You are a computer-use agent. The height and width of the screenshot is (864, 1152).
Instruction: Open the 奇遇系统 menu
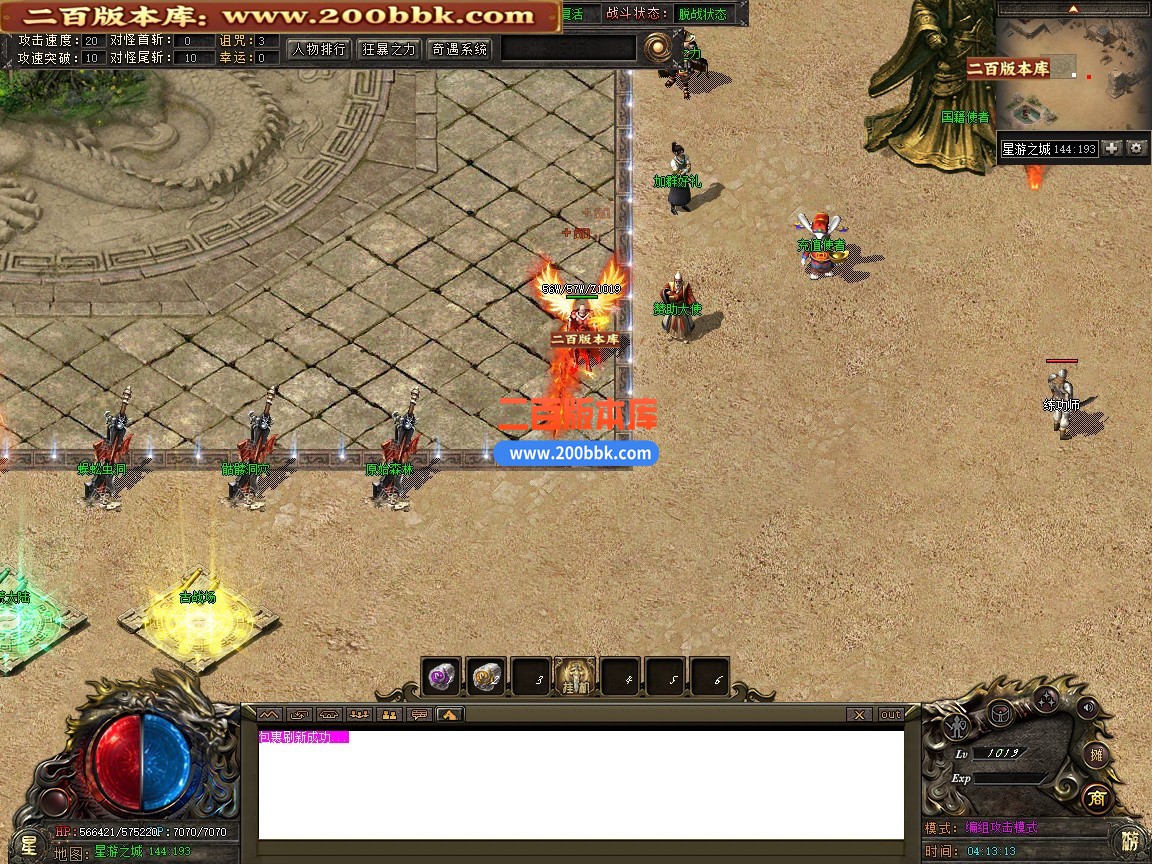(x=460, y=49)
